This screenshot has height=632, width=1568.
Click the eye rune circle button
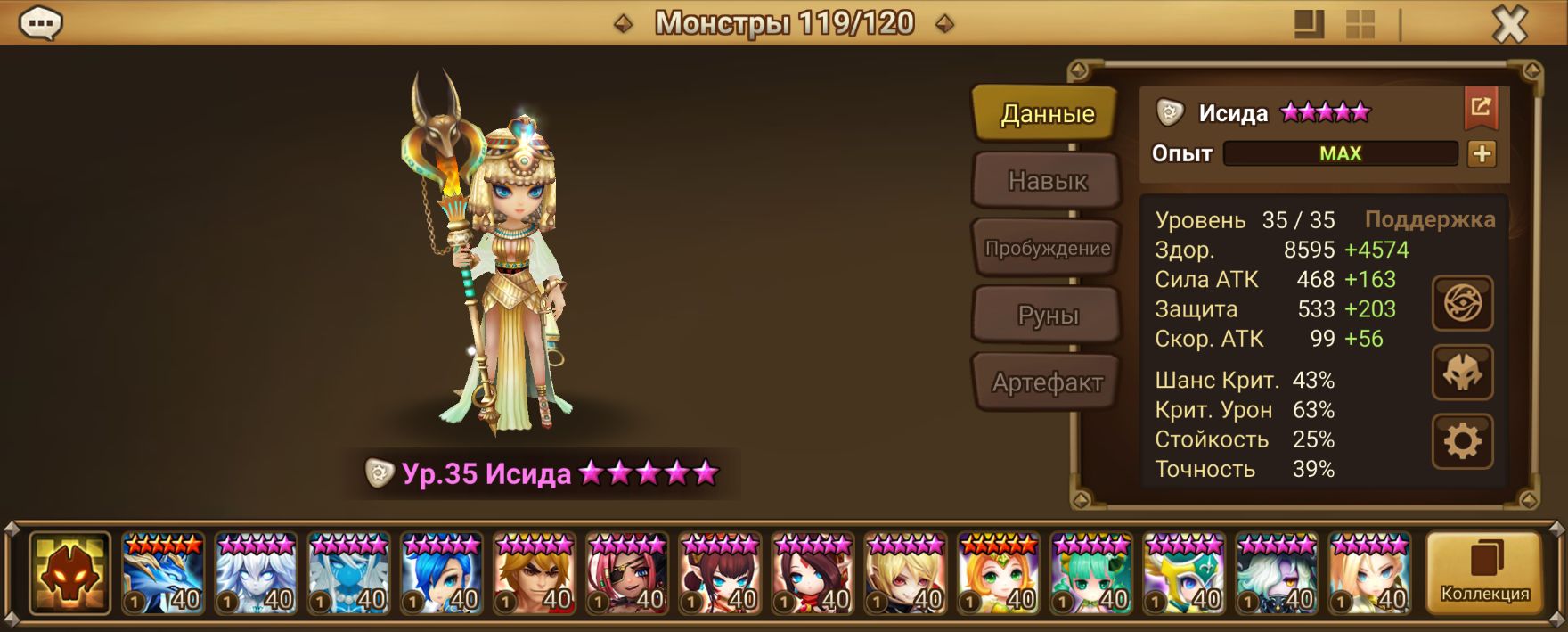[x=1462, y=304]
